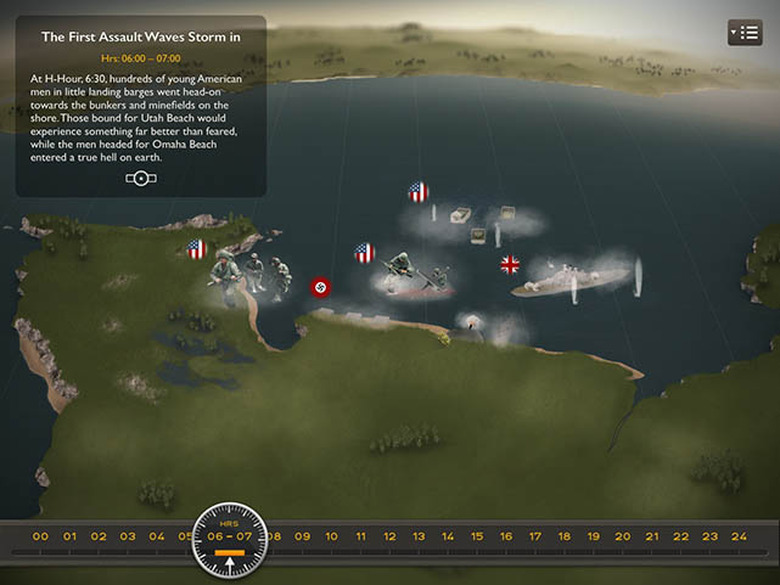Choose hour 15 on the timeline
The height and width of the screenshot is (585, 780).
(477, 537)
